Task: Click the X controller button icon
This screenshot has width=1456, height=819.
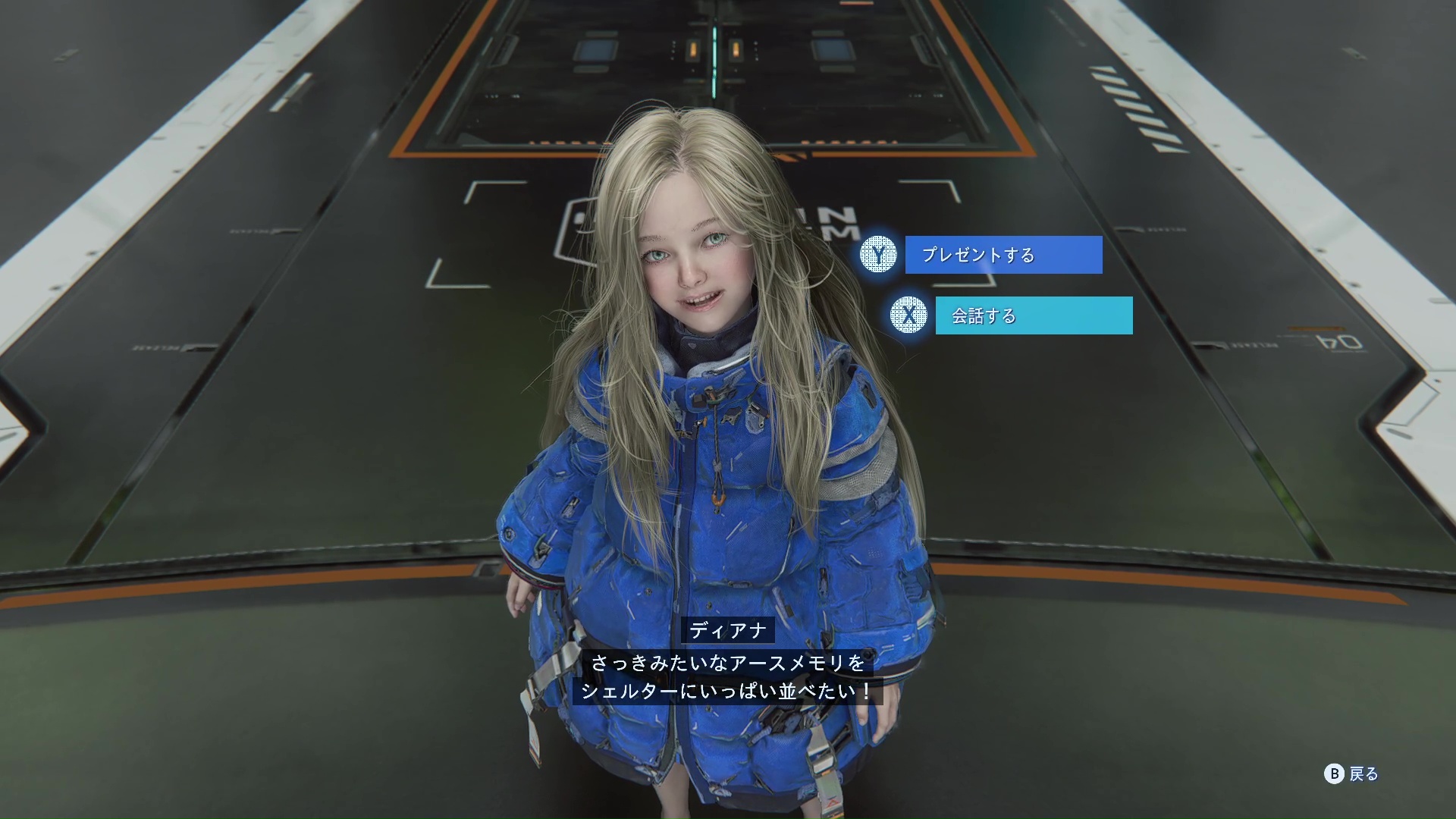Action: (907, 316)
